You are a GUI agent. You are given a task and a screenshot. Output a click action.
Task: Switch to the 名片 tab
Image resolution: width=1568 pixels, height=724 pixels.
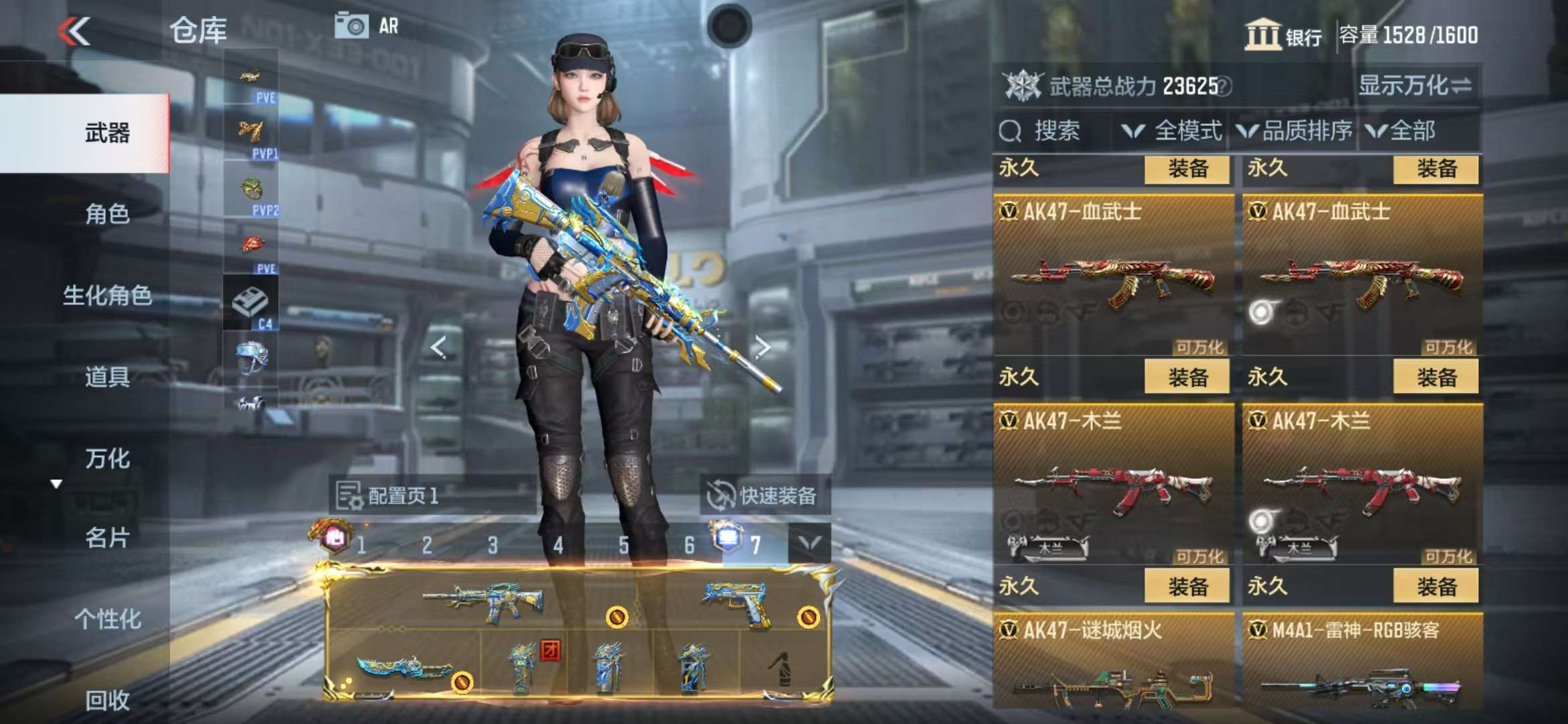tap(107, 538)
